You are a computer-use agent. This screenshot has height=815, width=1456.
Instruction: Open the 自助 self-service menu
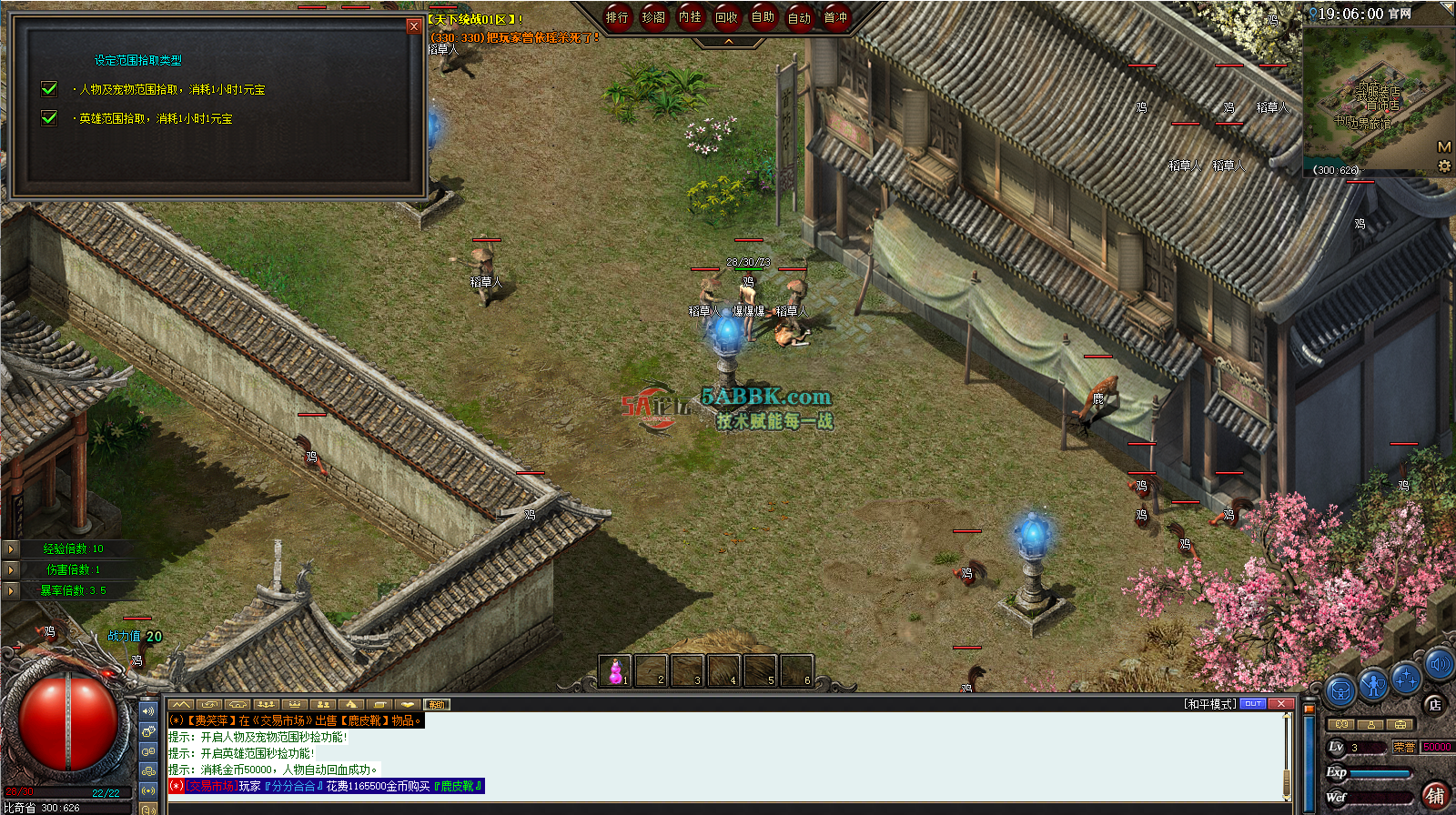coord(763,17)
